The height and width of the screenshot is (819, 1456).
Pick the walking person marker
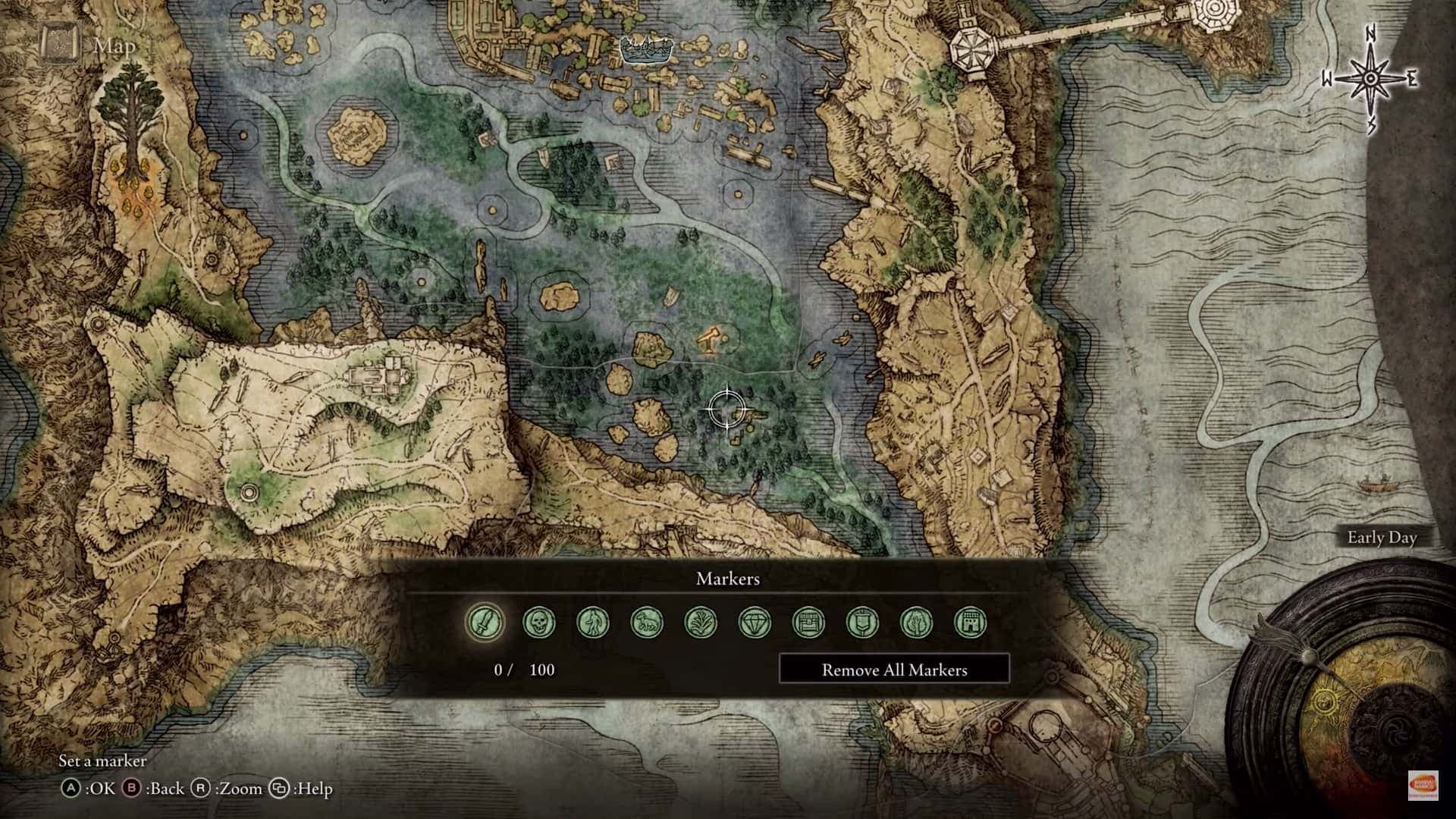[593, 623]
